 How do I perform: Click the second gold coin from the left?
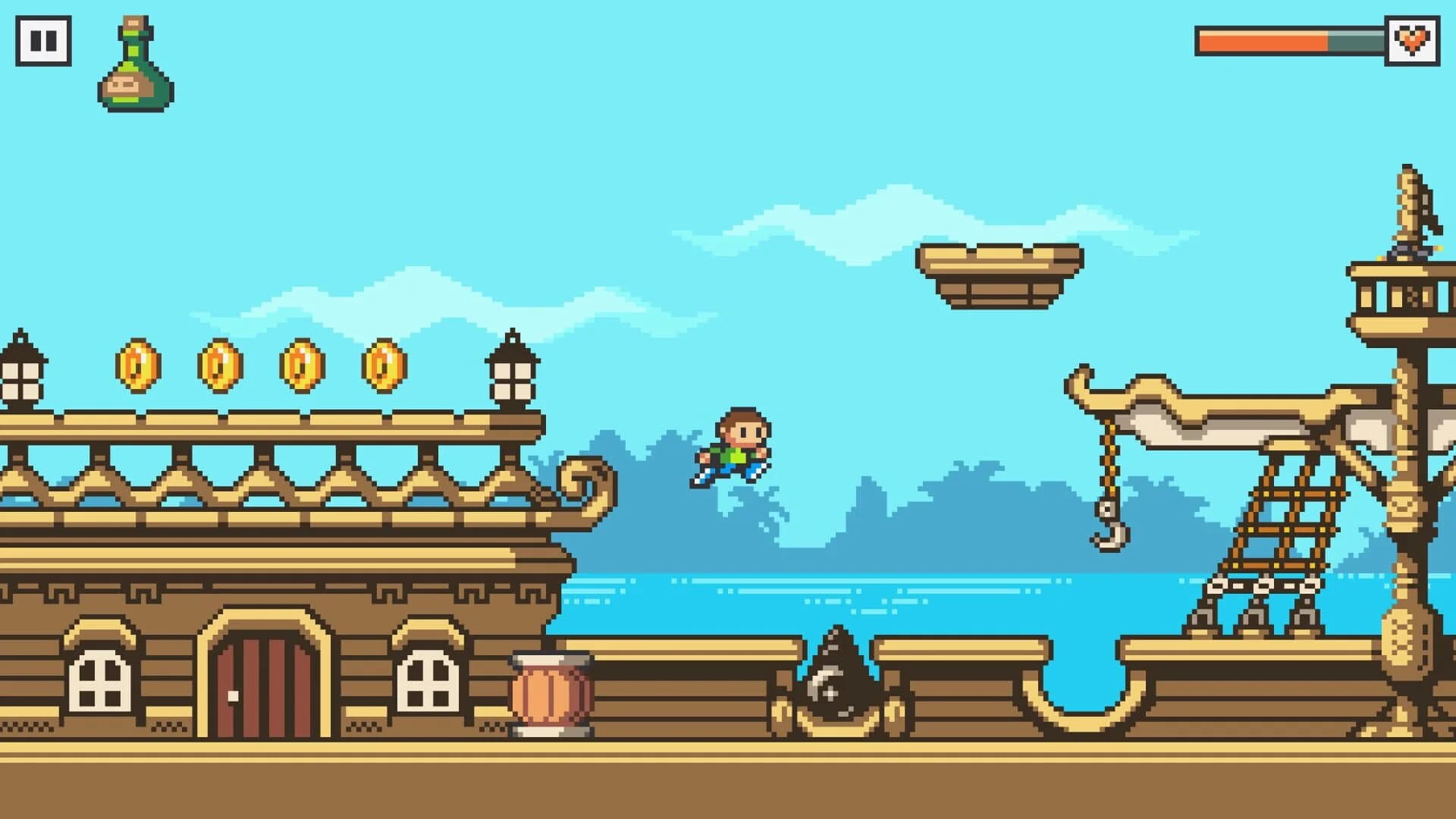[x=220, y=366]
